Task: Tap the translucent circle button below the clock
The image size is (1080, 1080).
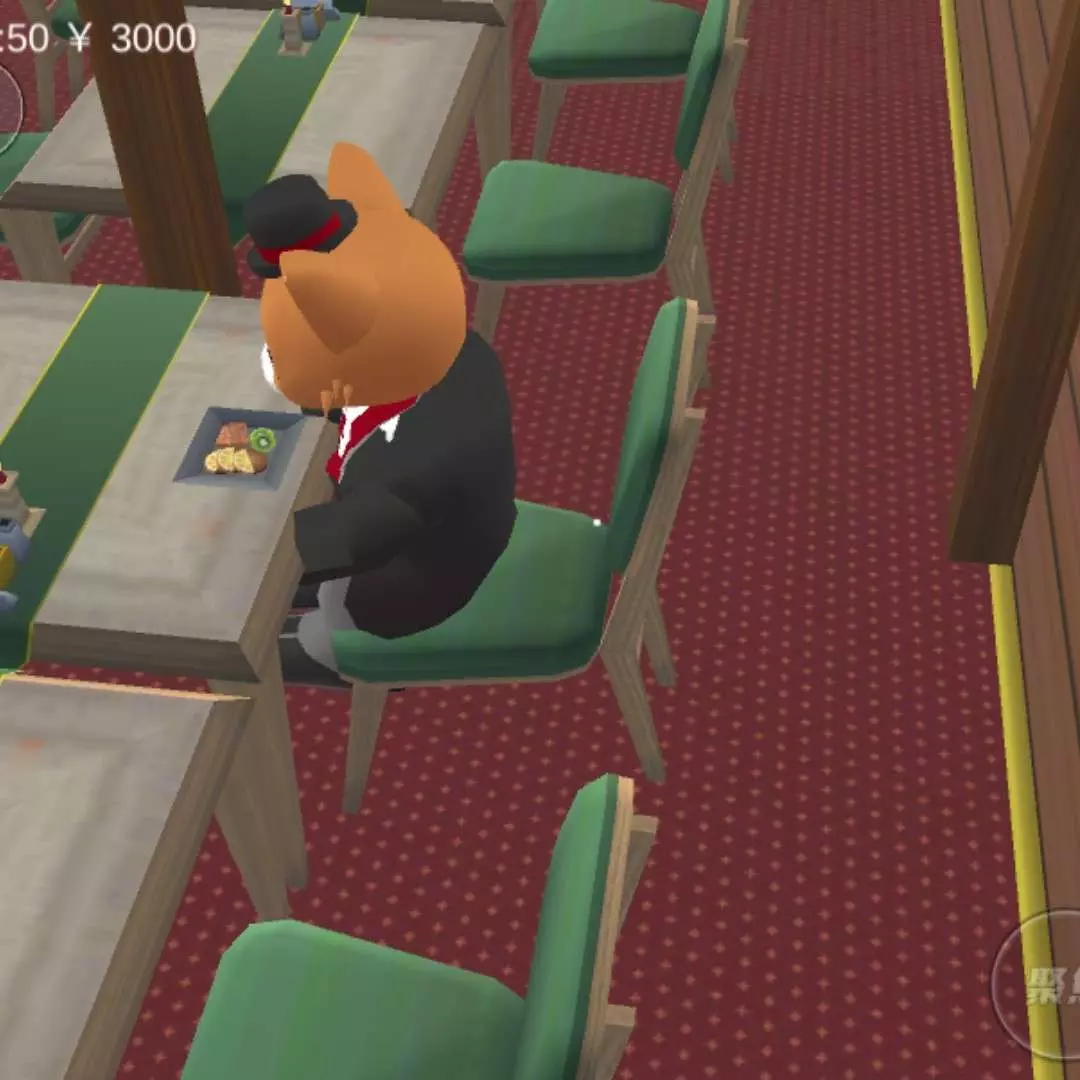Action: pos(7,108)
